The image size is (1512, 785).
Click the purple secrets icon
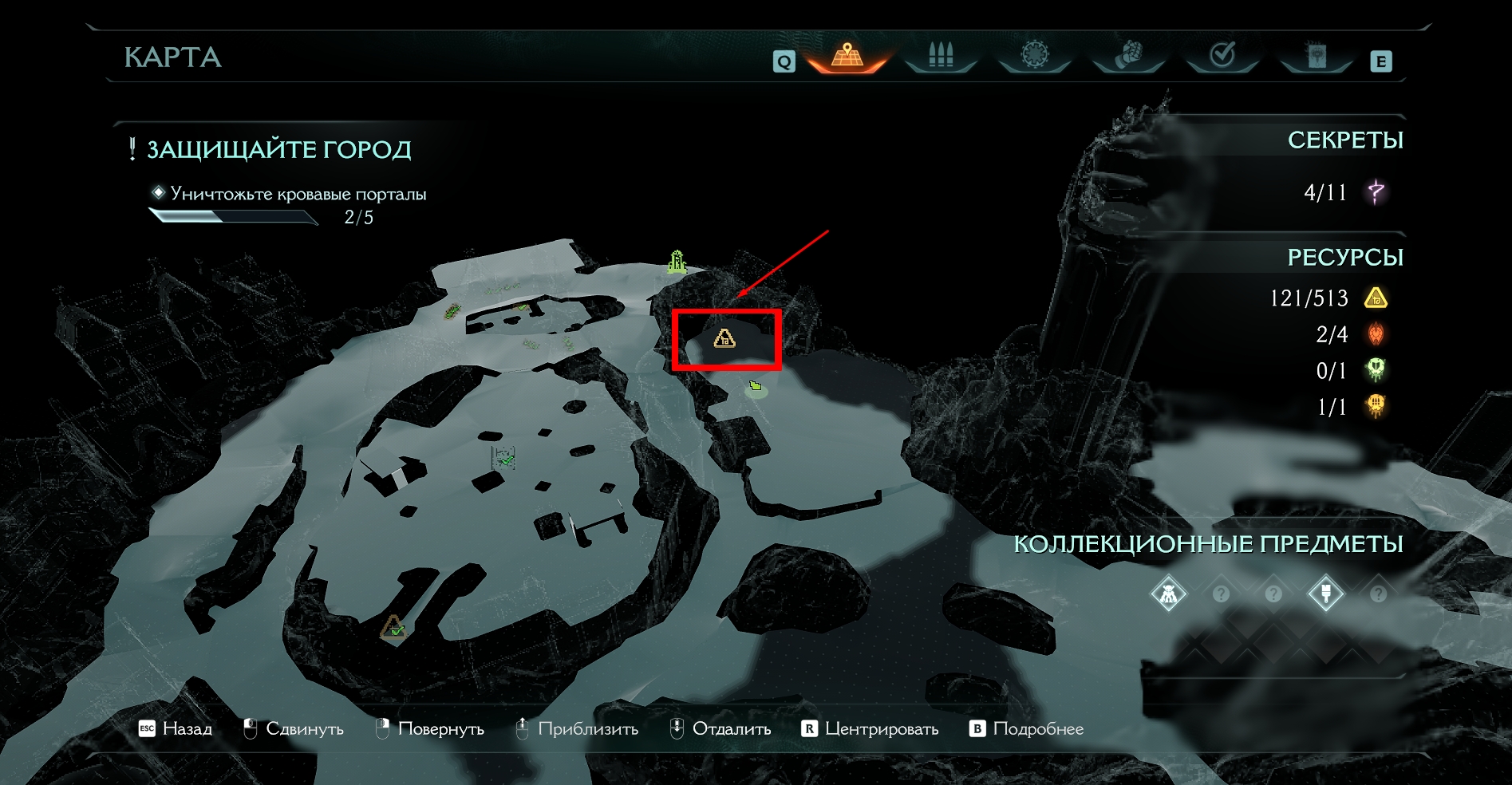point(1376,192)
